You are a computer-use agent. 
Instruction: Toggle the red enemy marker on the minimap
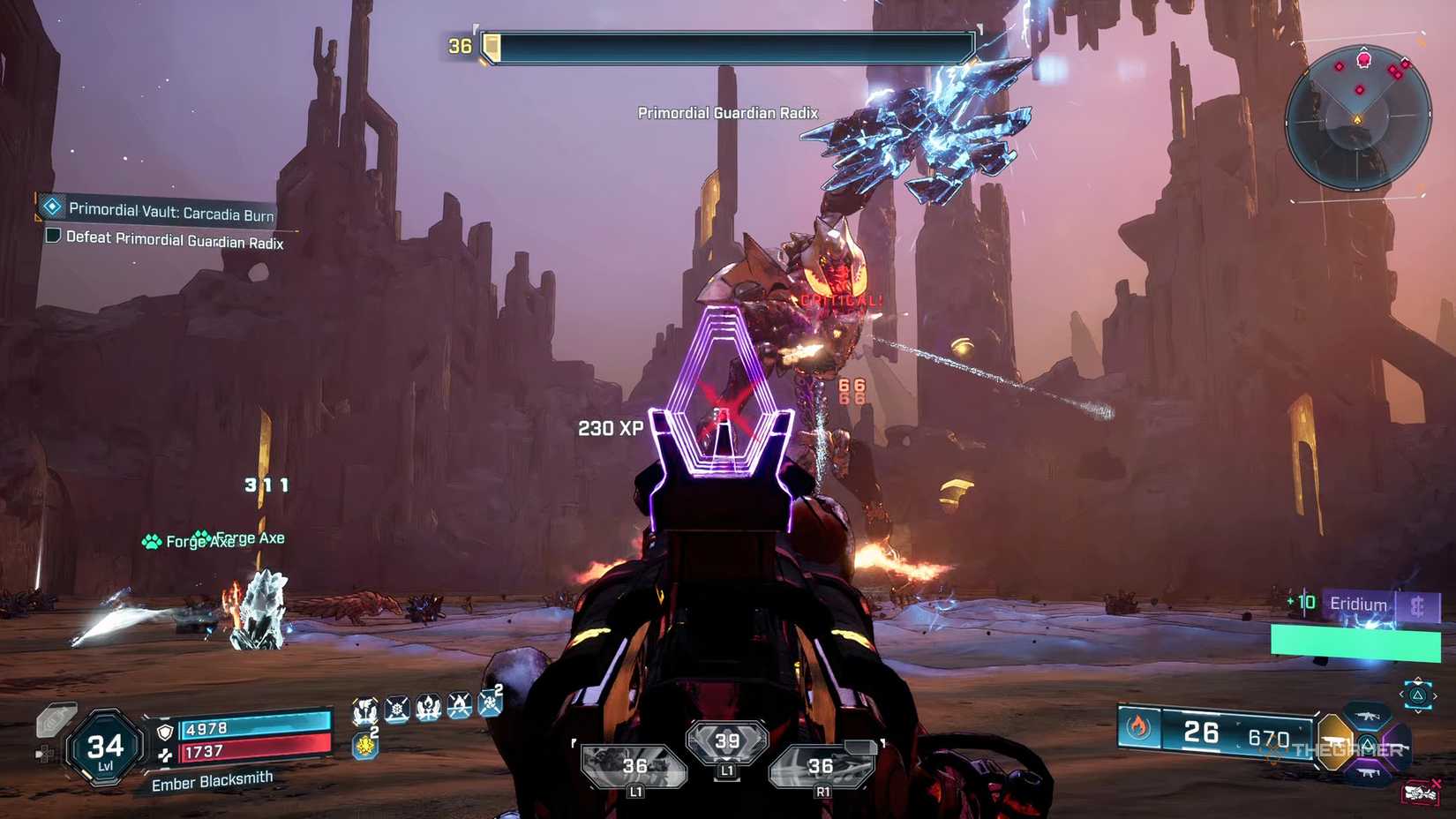(x=1365, y=61)
